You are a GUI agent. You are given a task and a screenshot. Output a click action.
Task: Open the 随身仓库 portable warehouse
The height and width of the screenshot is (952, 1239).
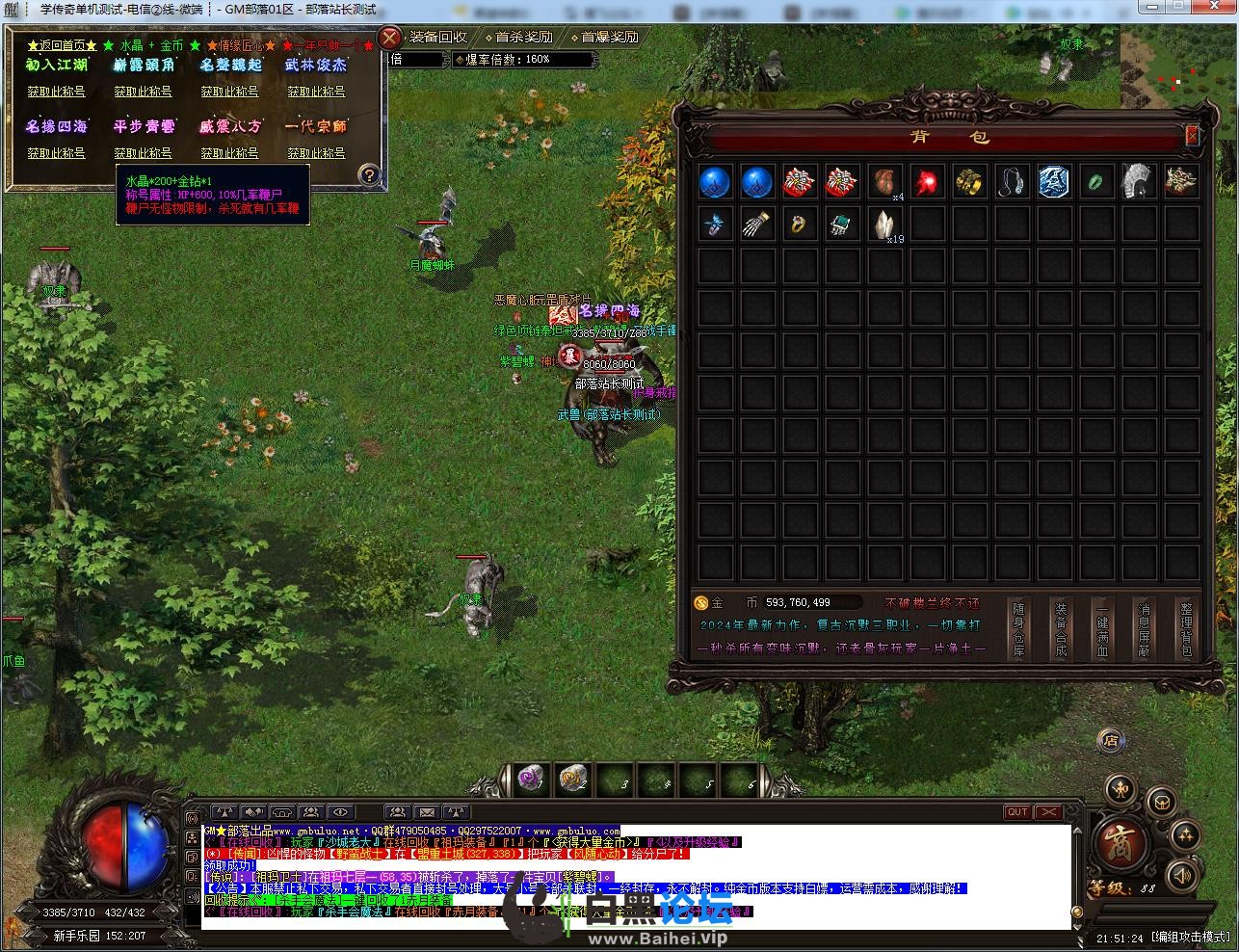(1018, 630)
